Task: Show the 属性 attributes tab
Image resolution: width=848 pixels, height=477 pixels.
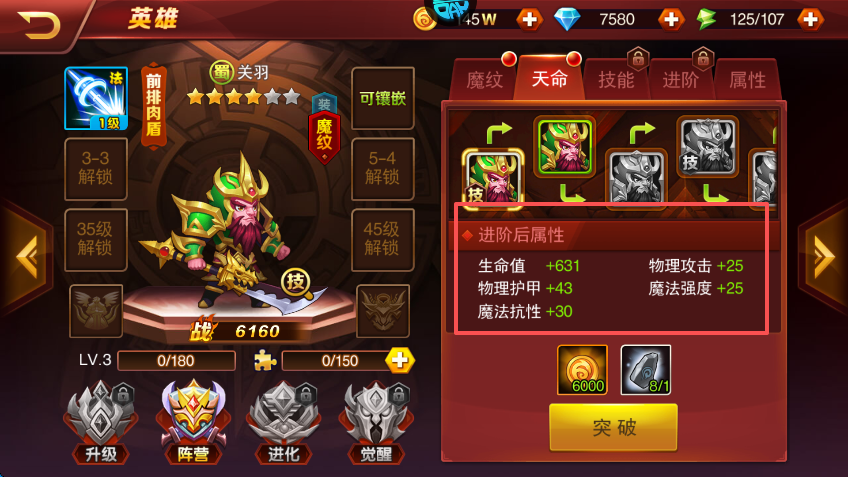Action: 747,80
